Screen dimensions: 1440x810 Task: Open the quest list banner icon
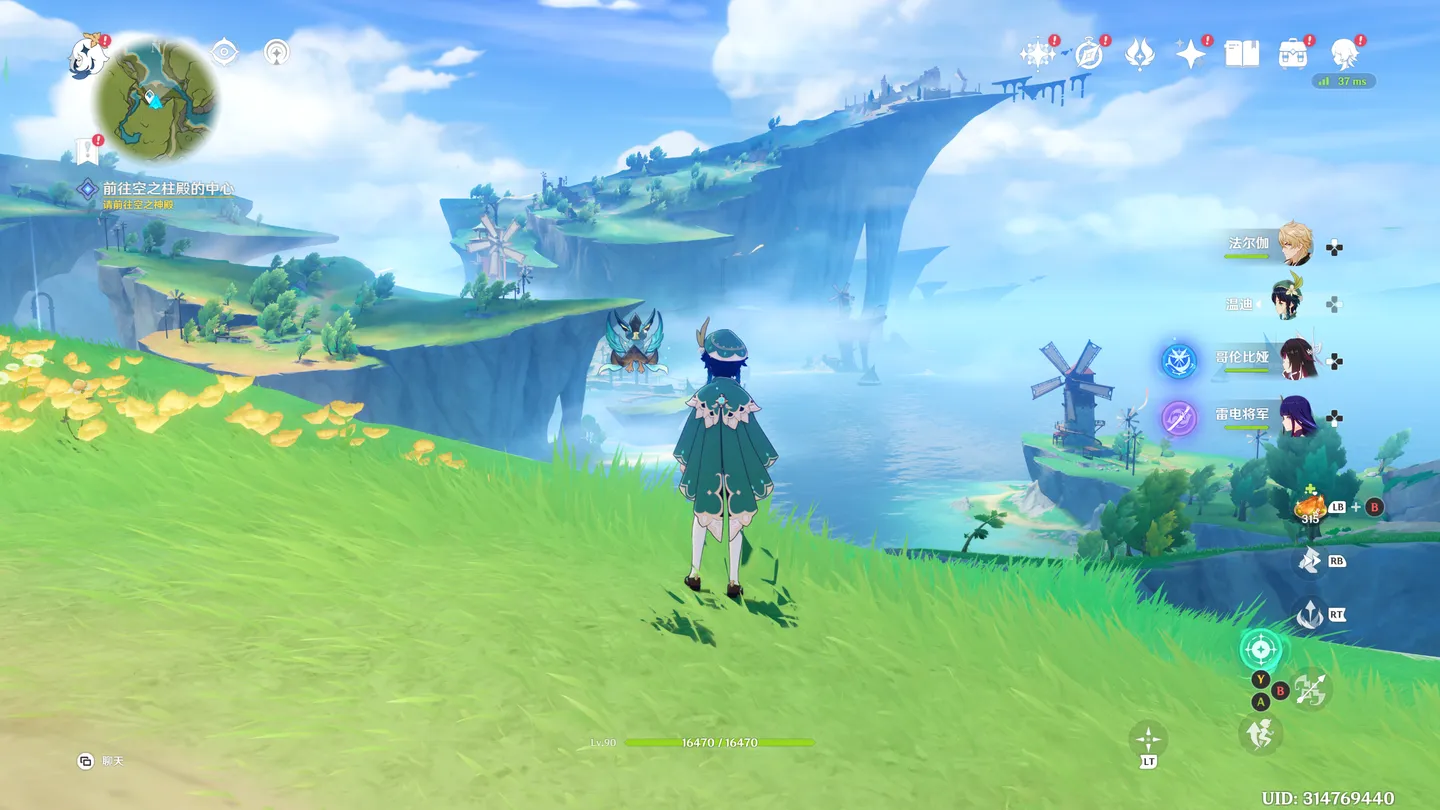click(86, 153)
